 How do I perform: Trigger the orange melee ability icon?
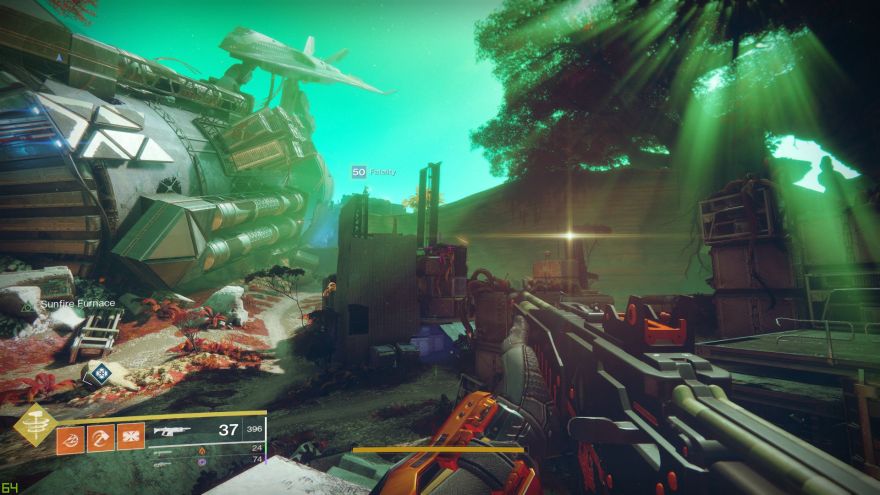[x=101, y=438]
